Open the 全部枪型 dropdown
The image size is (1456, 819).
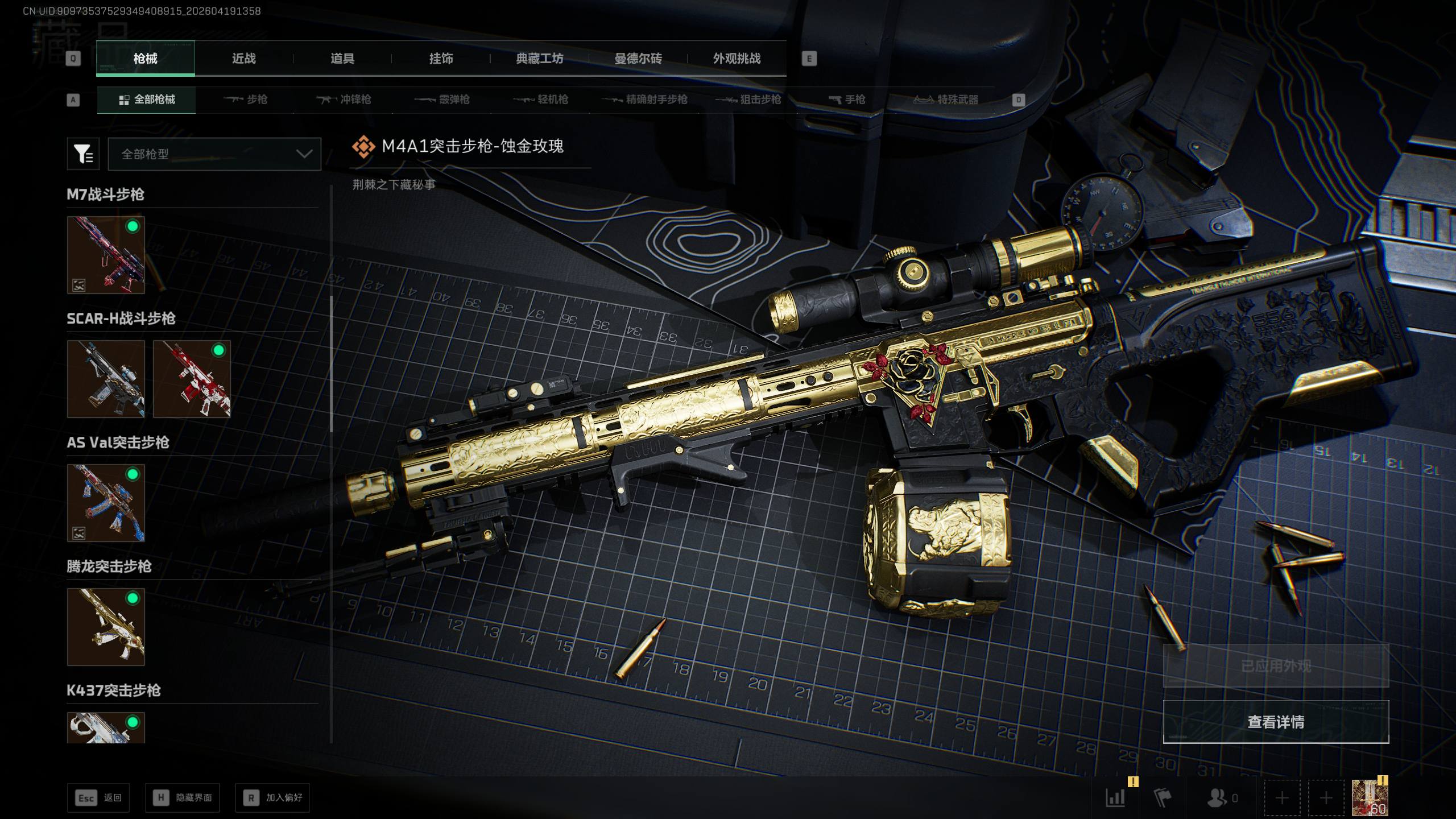[x=214, y=154]
